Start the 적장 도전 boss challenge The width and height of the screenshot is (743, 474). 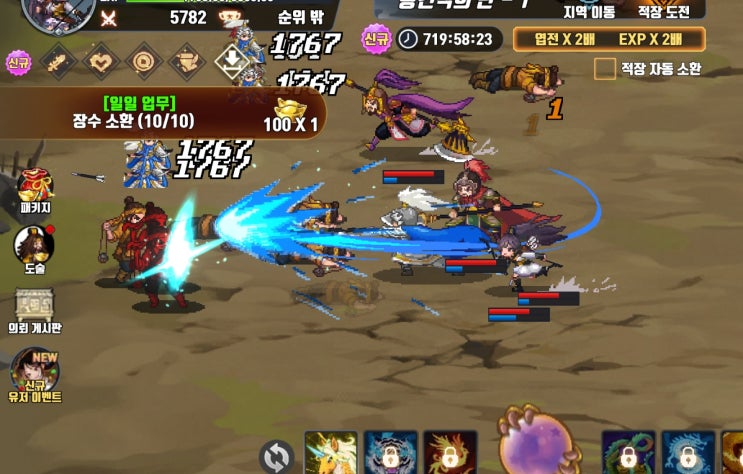click(664, 11)
